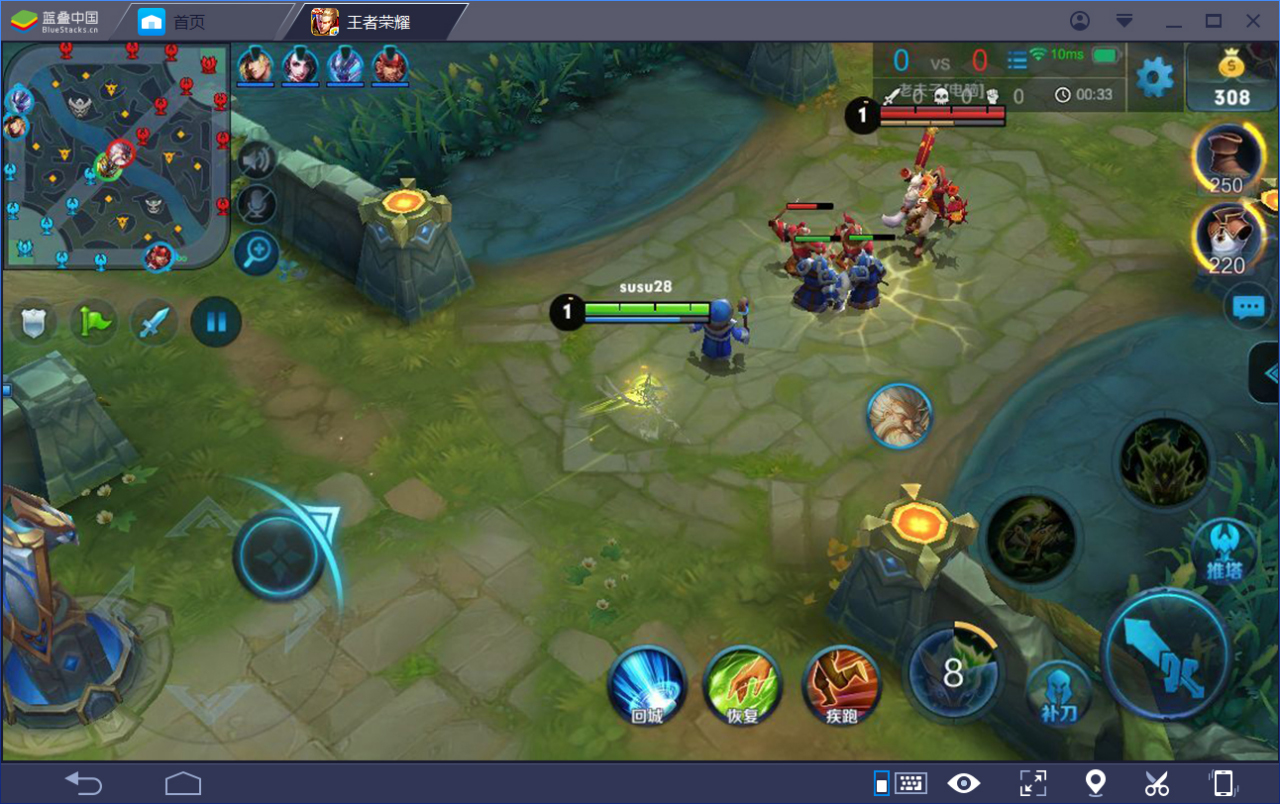
Task: Click the BlueStacks back arrow button
Action: [x=83, y=783]
